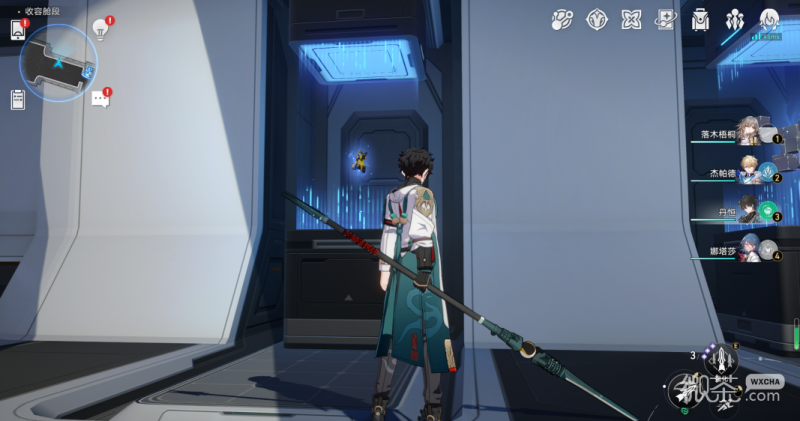Open the team setup icon
800x421 pixels.
point(735,19)
